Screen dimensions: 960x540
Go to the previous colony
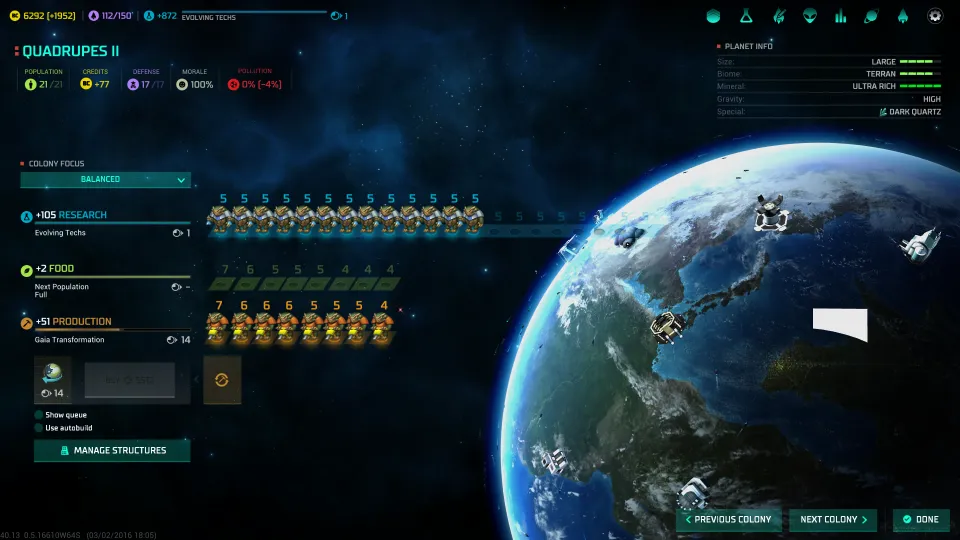[727, 520]
